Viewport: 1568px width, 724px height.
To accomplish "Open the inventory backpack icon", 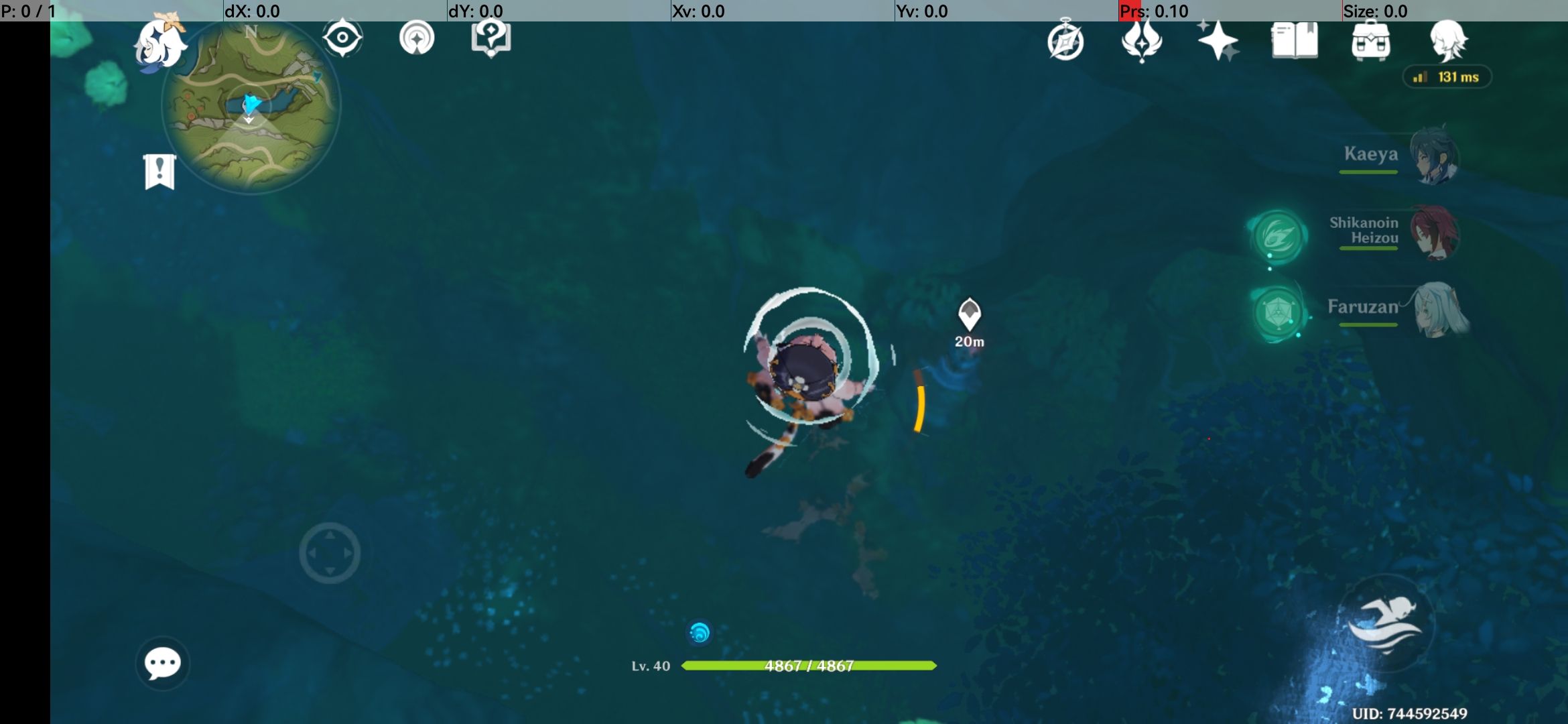I will 1372,42.
